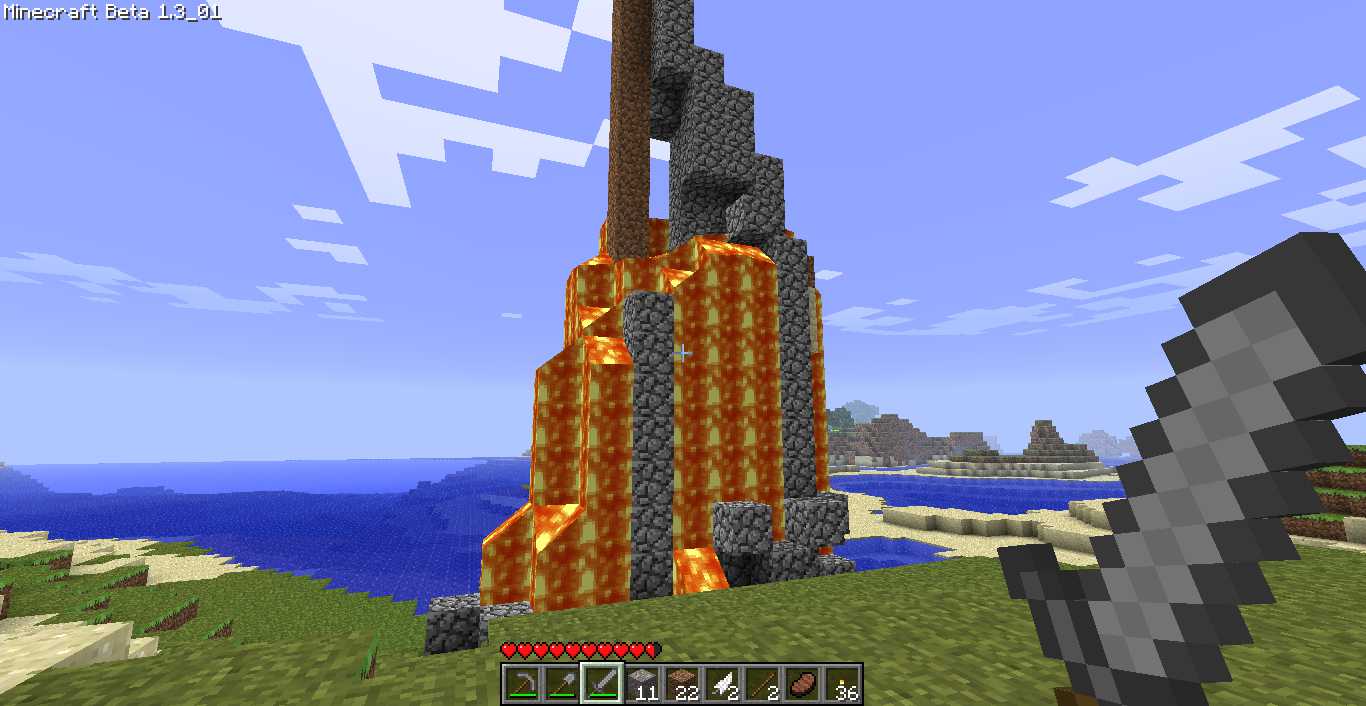Choose the stone sword hotbar slot

click(602, 684)
